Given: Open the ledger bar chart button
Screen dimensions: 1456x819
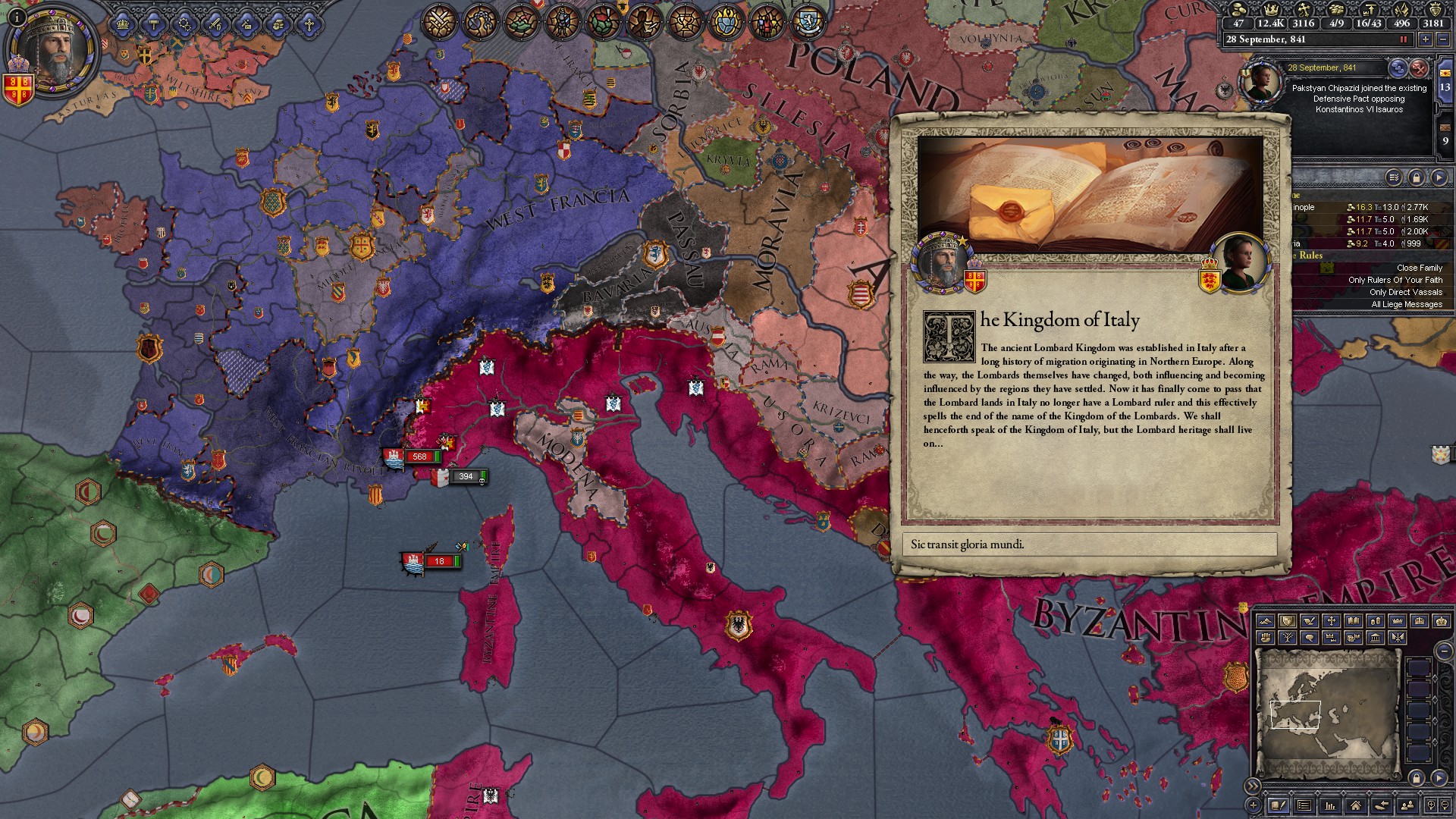Looking at the screenshot, I should pos(1329,805).
